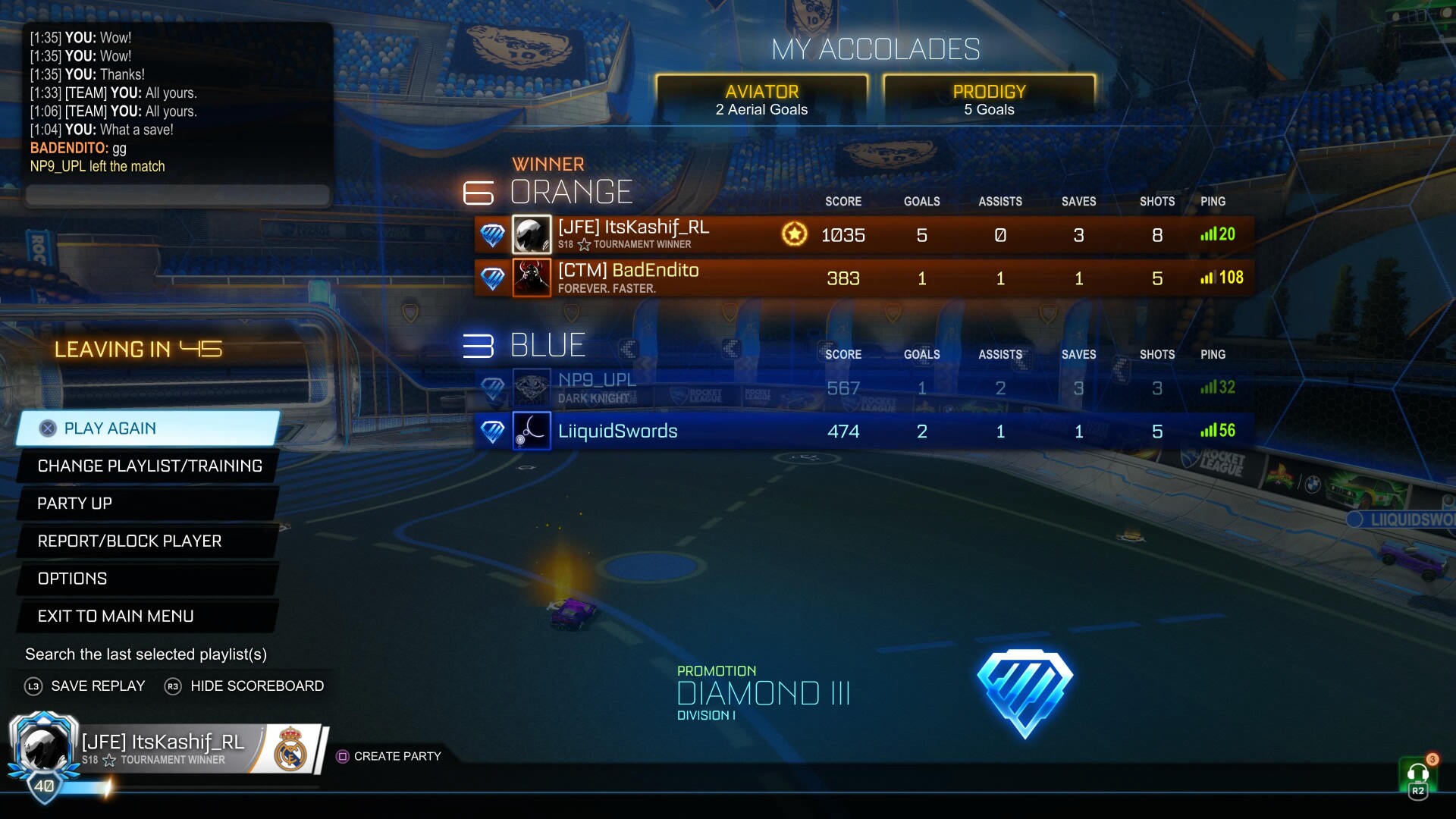Click the MVP star icon beside ItsKashif_RL
This screenshot has width=1456, height=819.
[x=793, y=234]
